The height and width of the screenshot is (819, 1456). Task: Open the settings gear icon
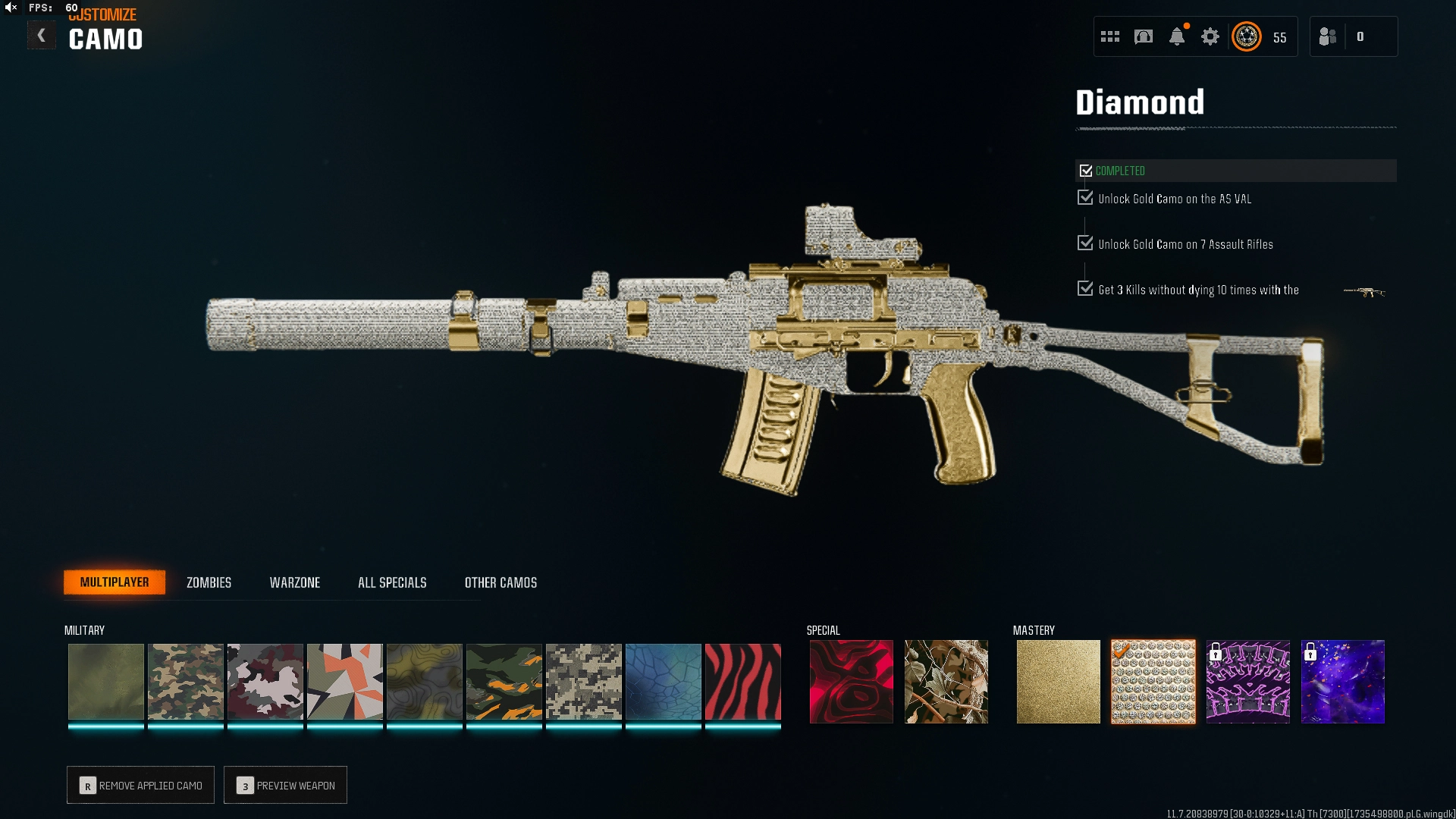tap(1210, 36)
